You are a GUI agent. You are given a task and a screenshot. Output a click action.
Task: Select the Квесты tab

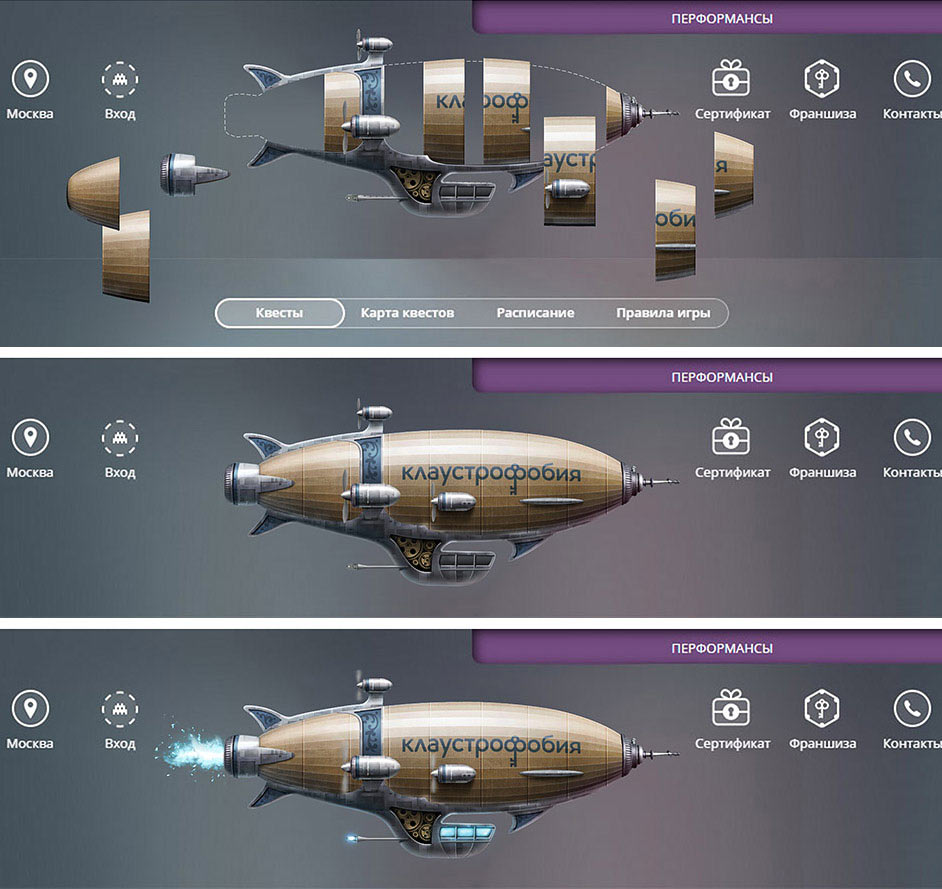pyautogui.click(x=279, y=313)
